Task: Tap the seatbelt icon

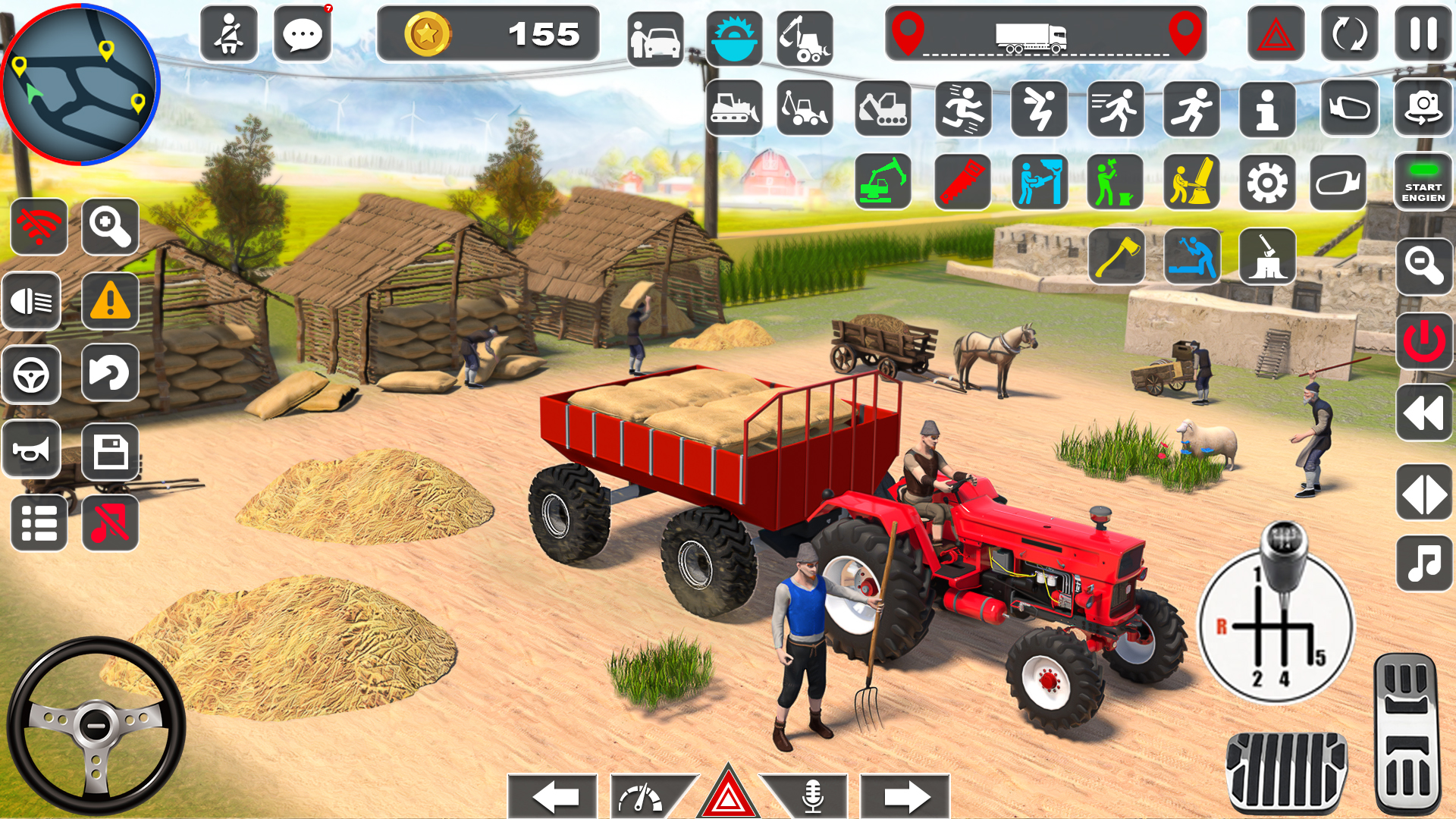Action: 230,34
